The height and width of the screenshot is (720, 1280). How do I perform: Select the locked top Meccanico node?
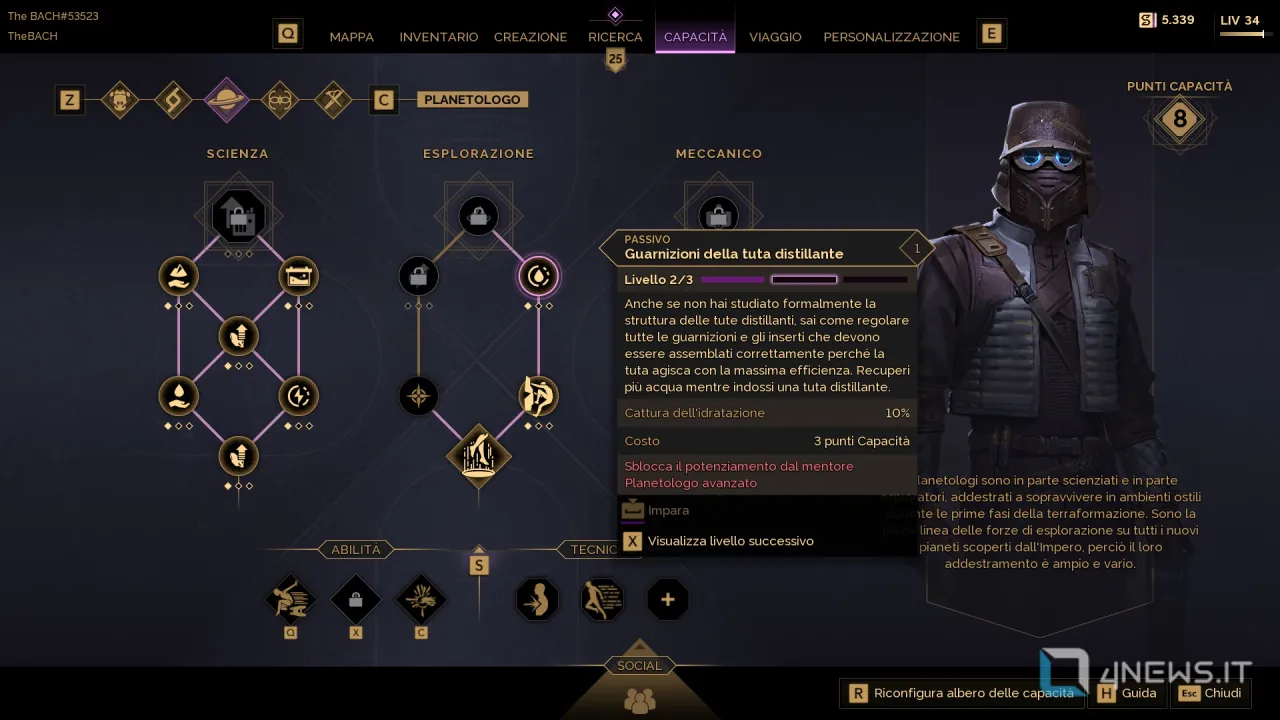coord(718,215)
